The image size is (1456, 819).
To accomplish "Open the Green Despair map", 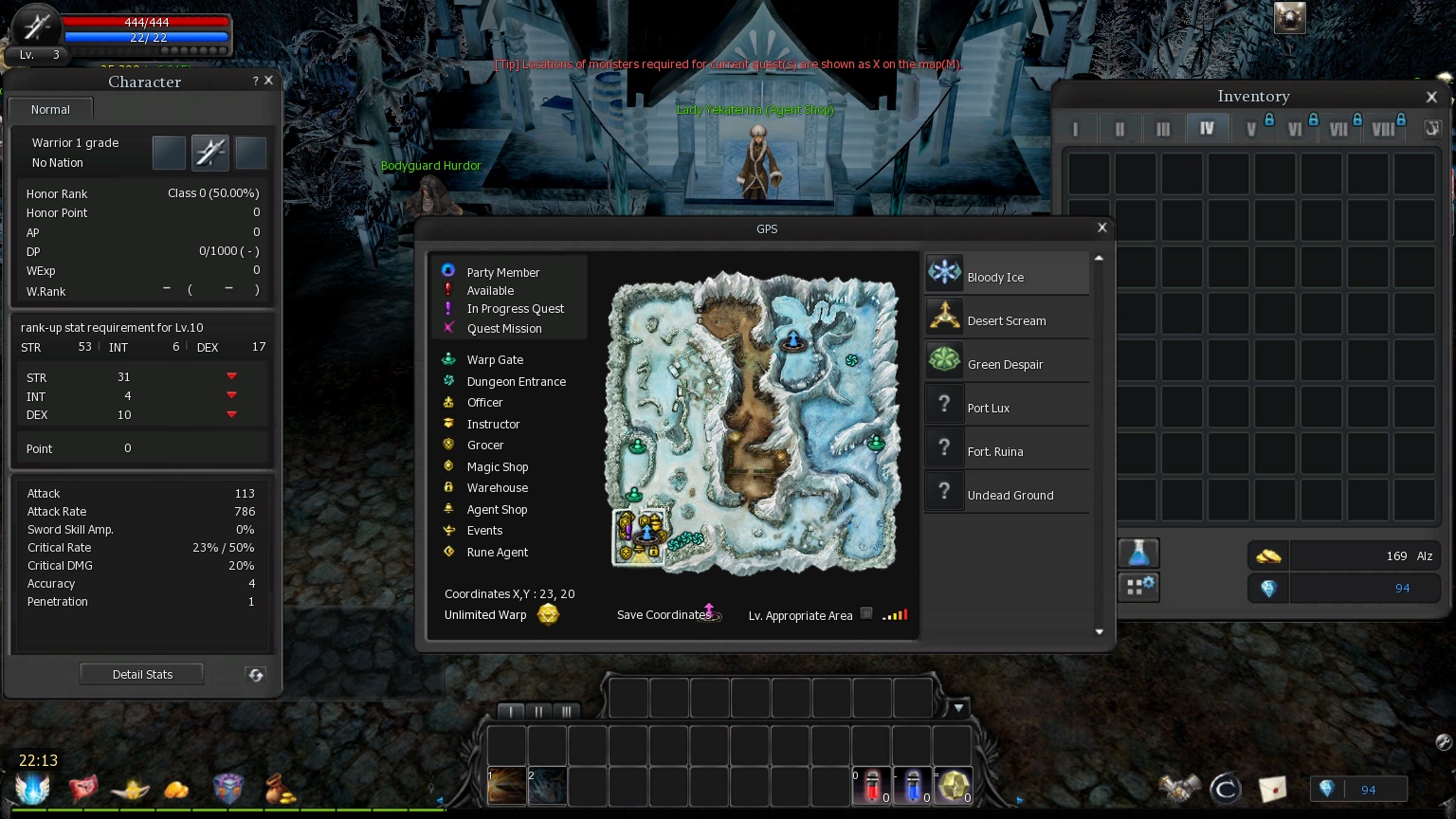I will coord(1007,361).
